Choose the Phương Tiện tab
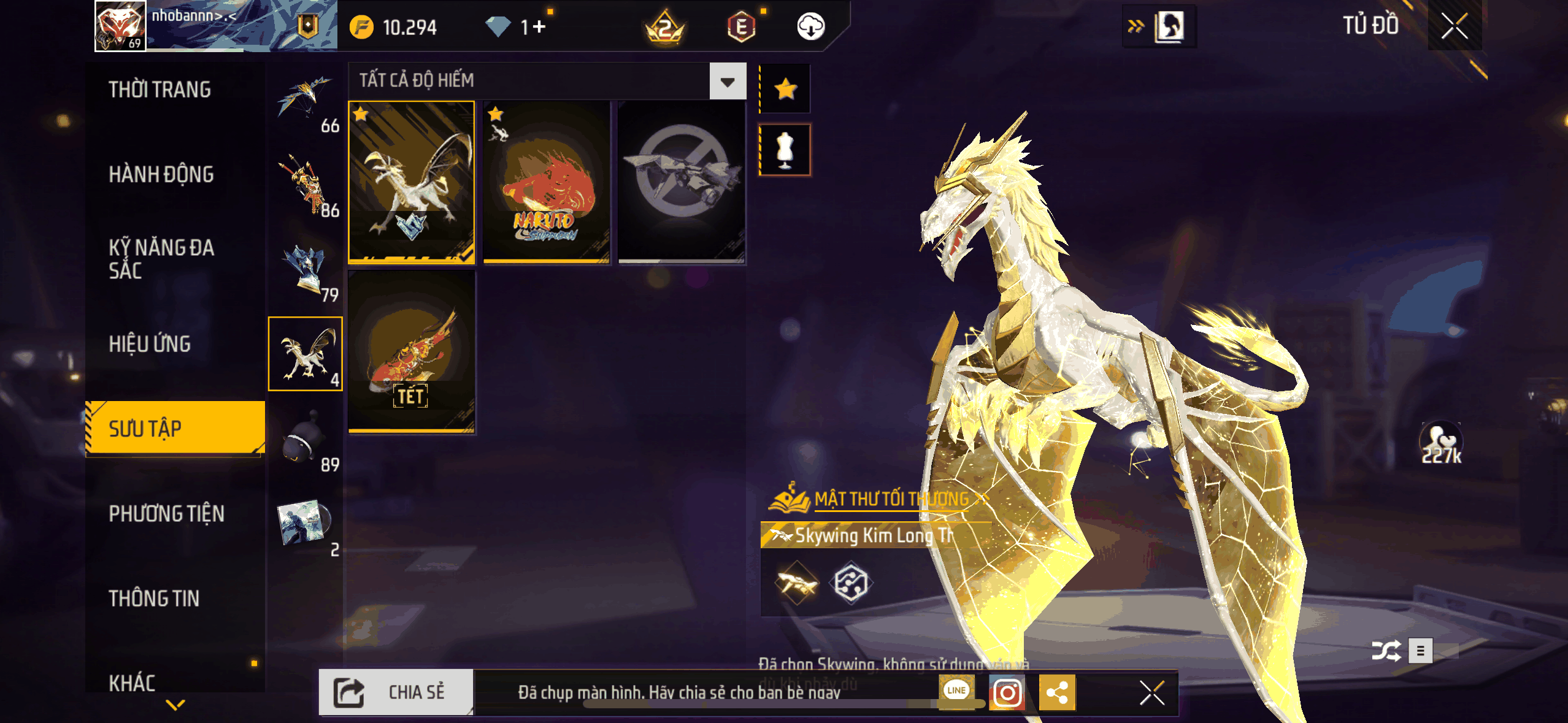The width and height of the screenshot is (1568, 723). [x=166, y=513]
